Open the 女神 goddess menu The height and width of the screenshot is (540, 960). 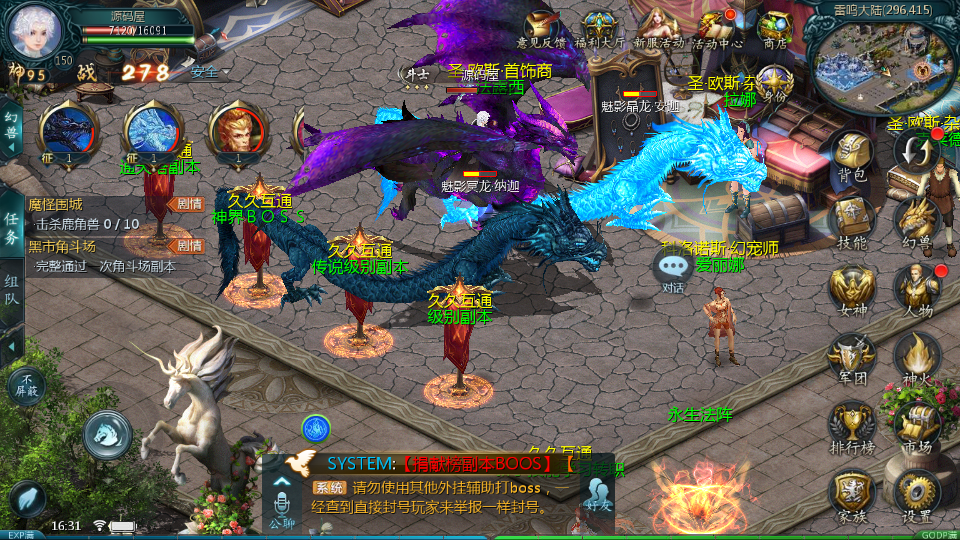852,290
